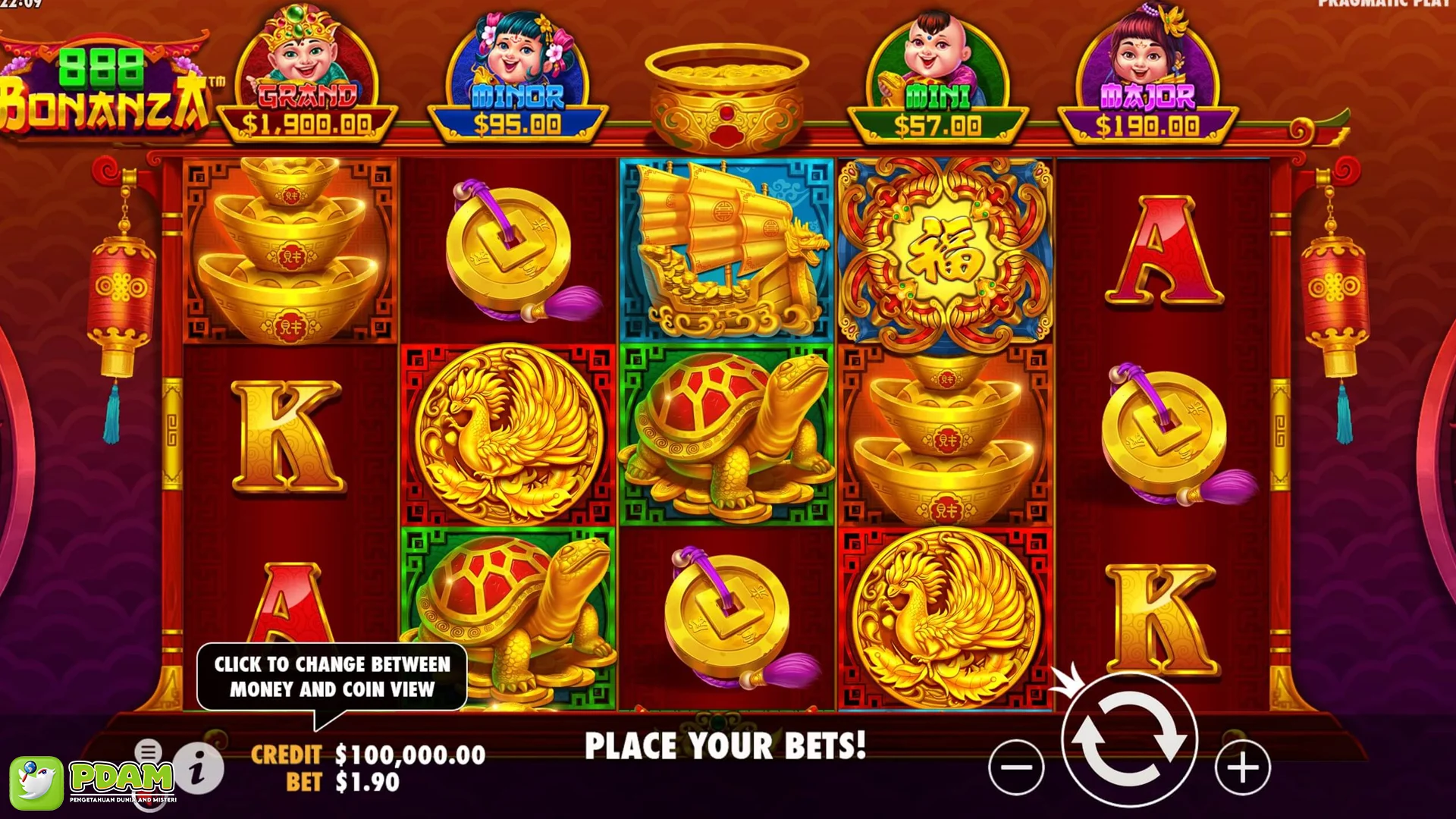Select the Fu character medallion symbol

(x=946, y=250)
